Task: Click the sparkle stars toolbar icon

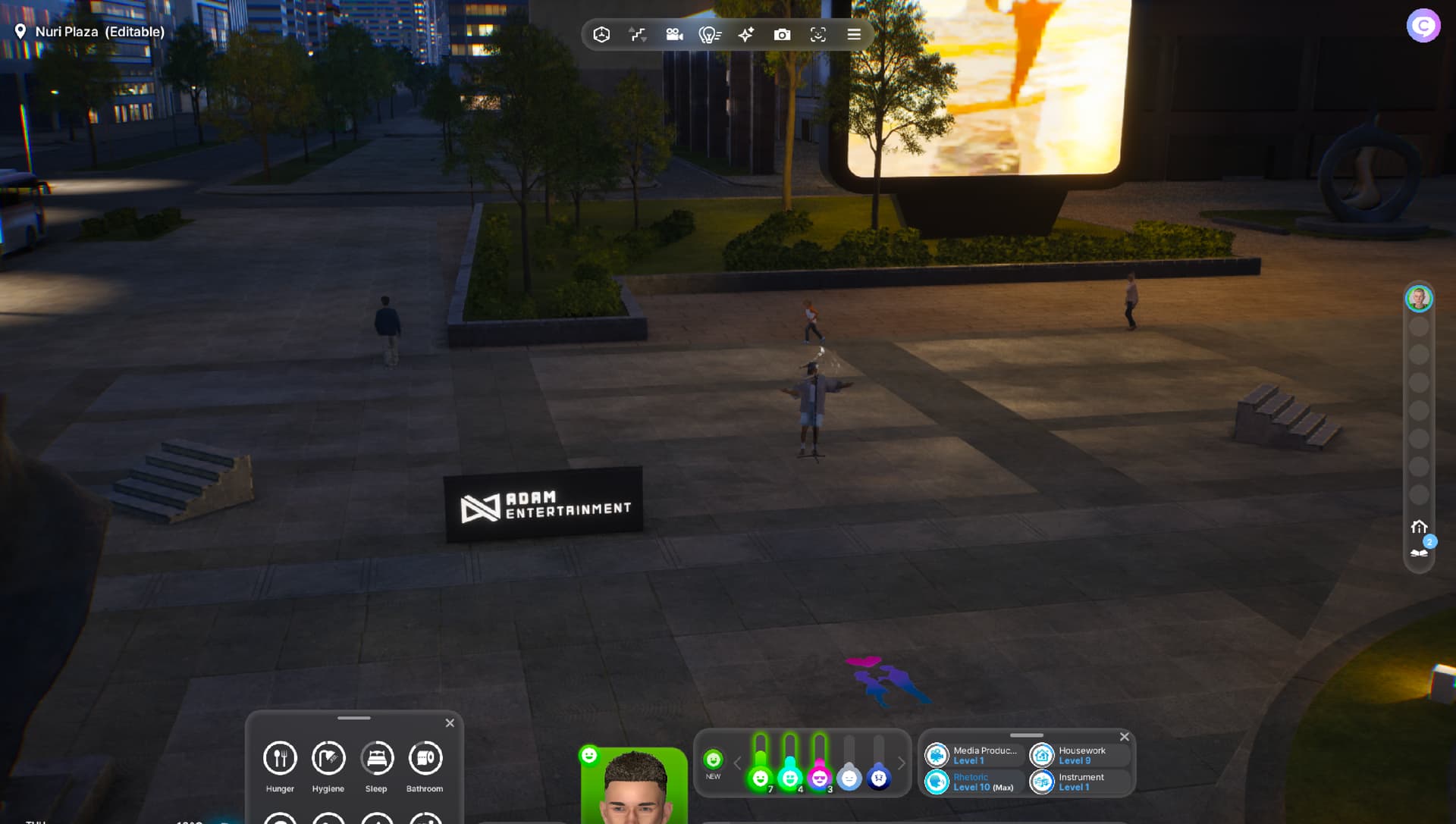Action: (x=746, y=35)
